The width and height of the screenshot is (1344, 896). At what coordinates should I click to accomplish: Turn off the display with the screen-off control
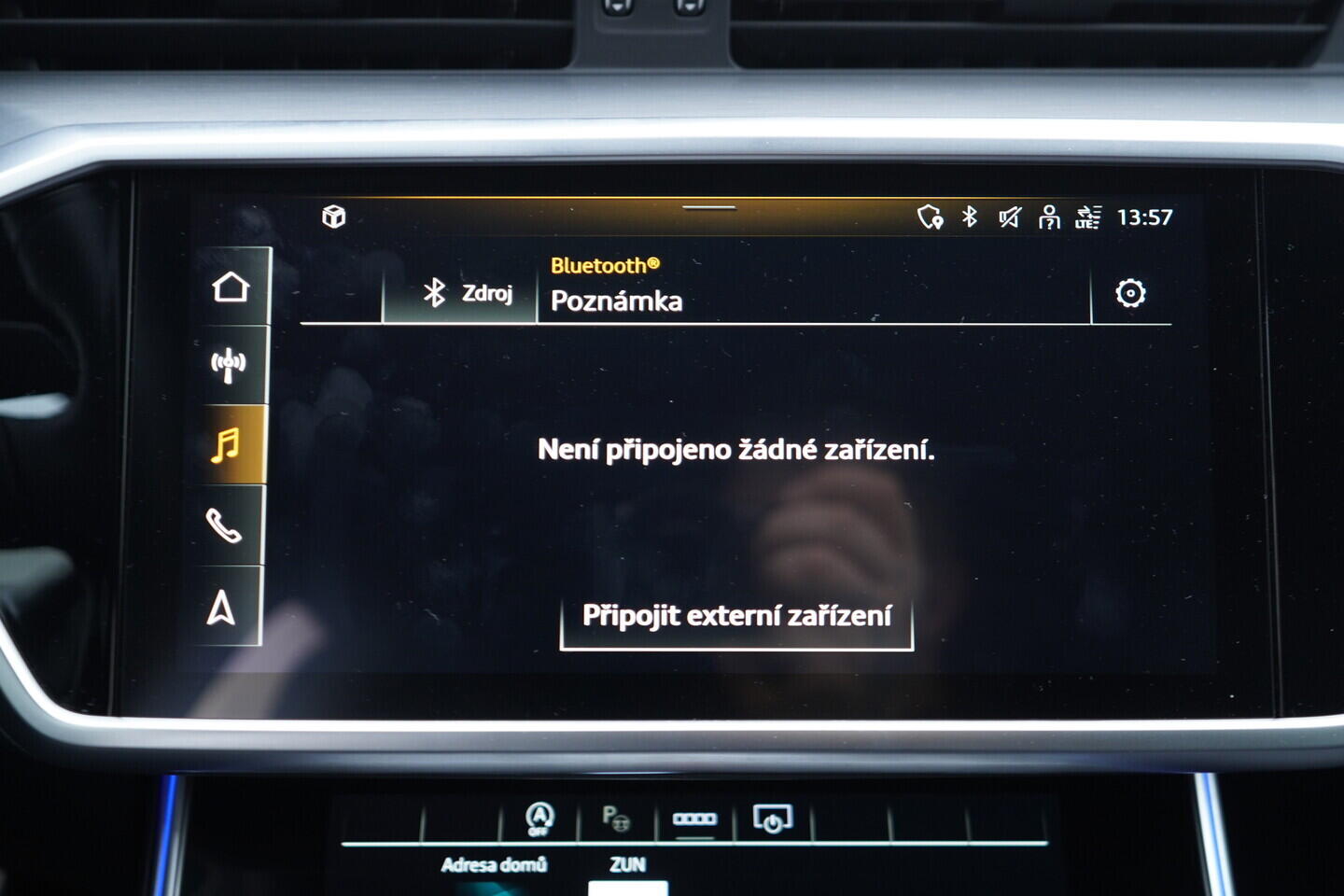(x=772, y=818)
